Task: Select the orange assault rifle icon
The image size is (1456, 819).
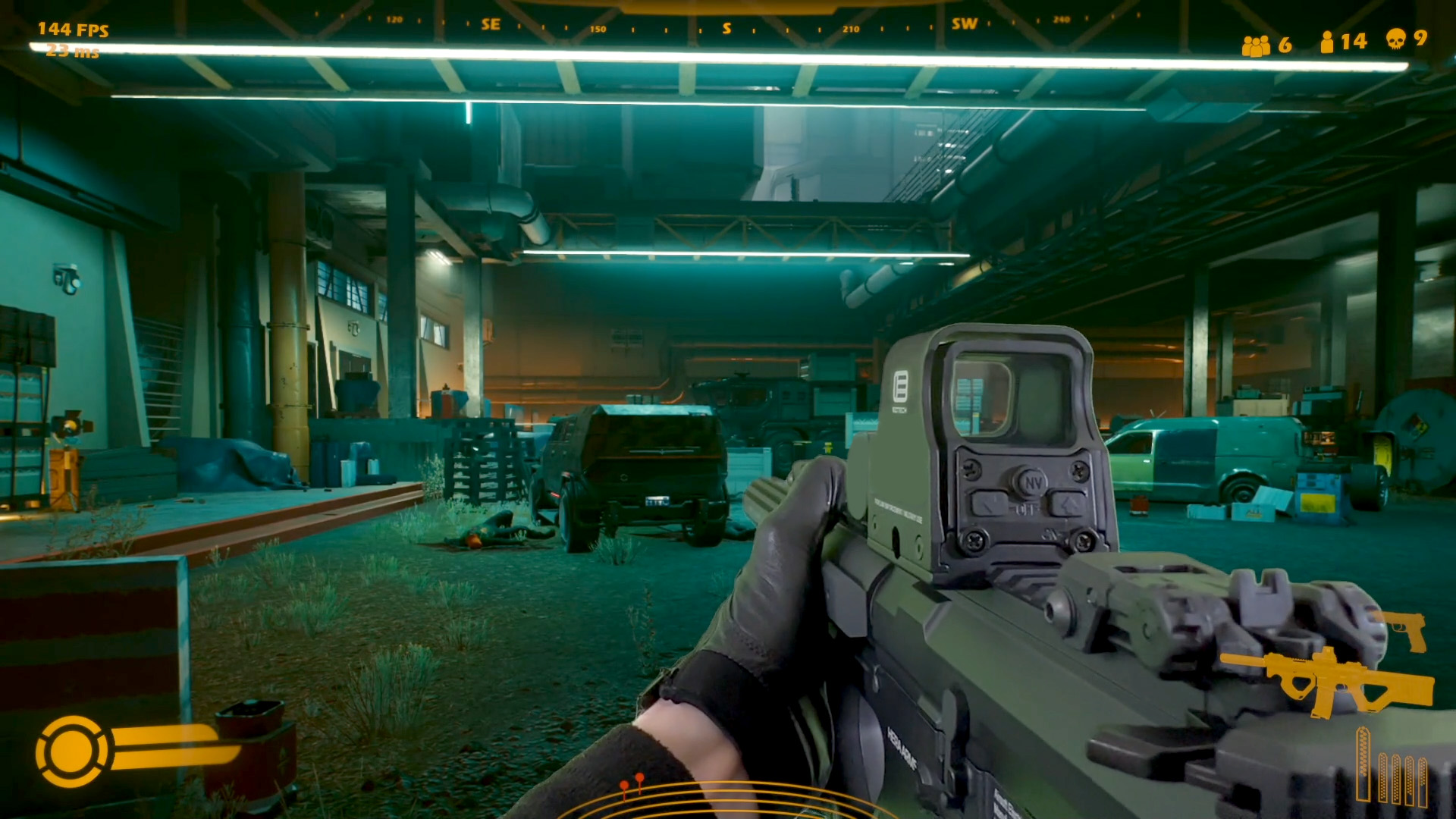Action: pos(1329,680)
